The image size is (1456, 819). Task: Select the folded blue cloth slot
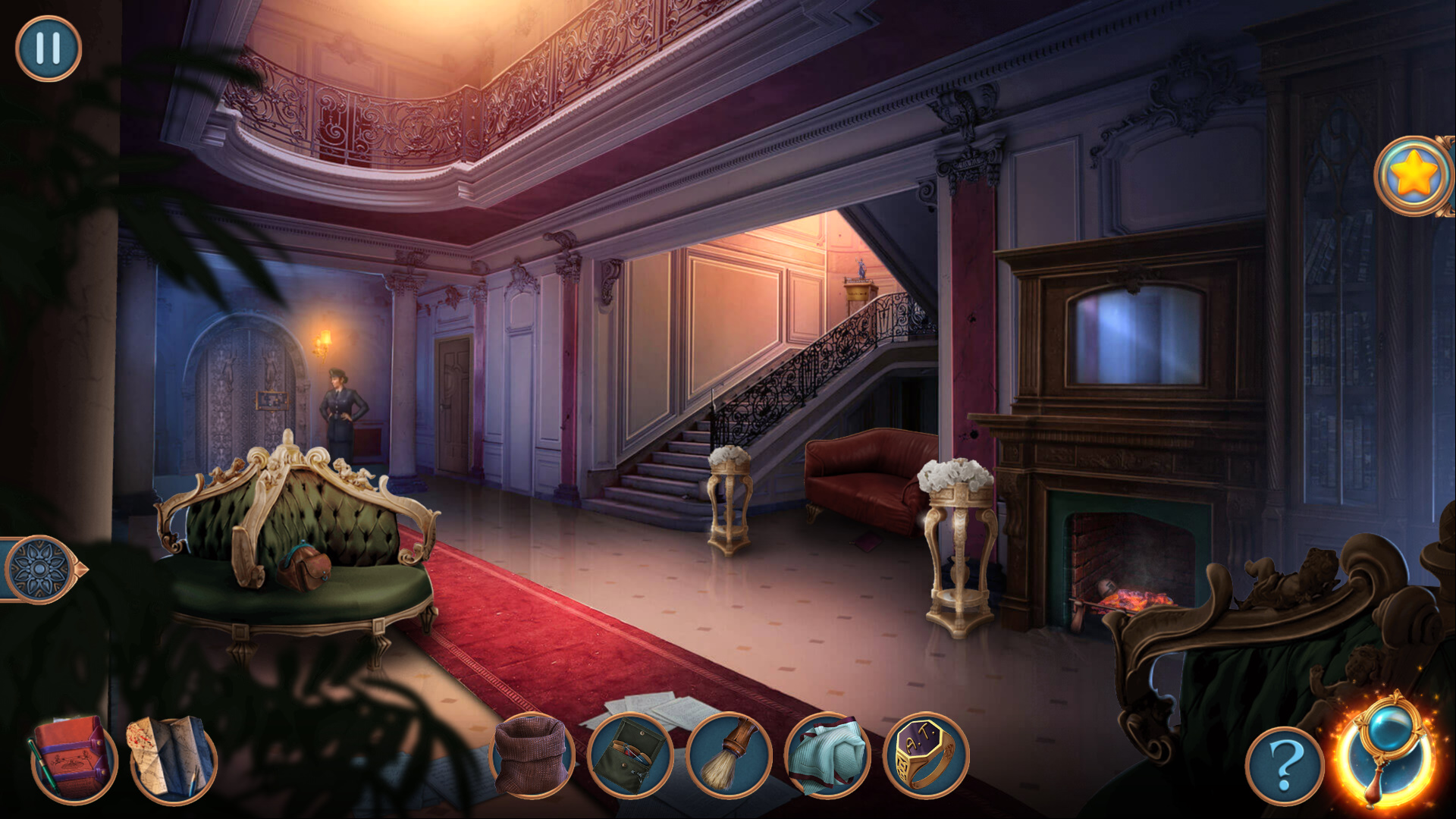(827, 755)
